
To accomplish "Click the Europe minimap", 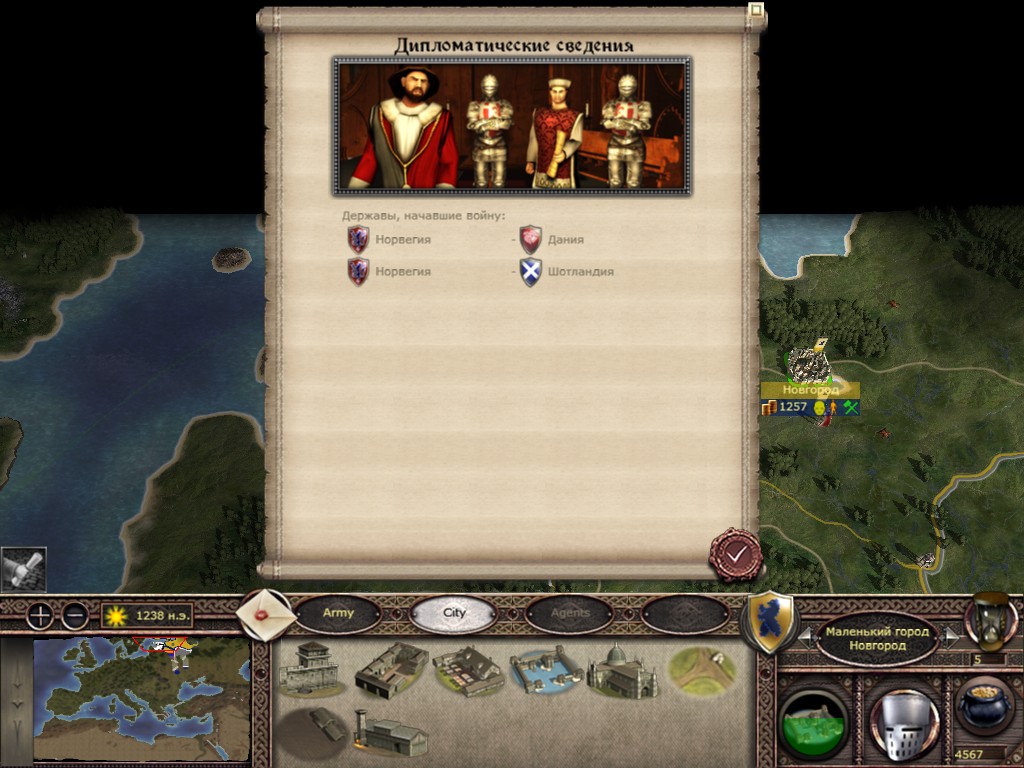I will [141, 700].
